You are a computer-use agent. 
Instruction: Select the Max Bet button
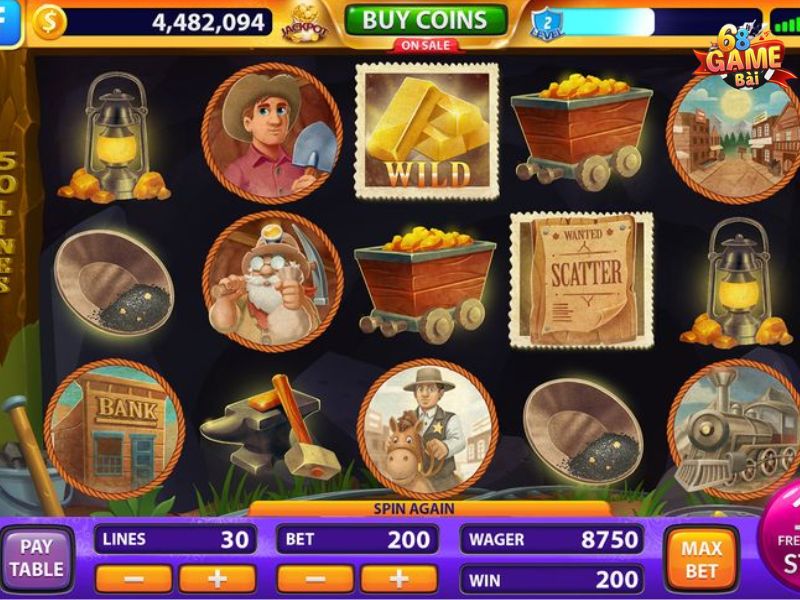(x=701, y=559)
